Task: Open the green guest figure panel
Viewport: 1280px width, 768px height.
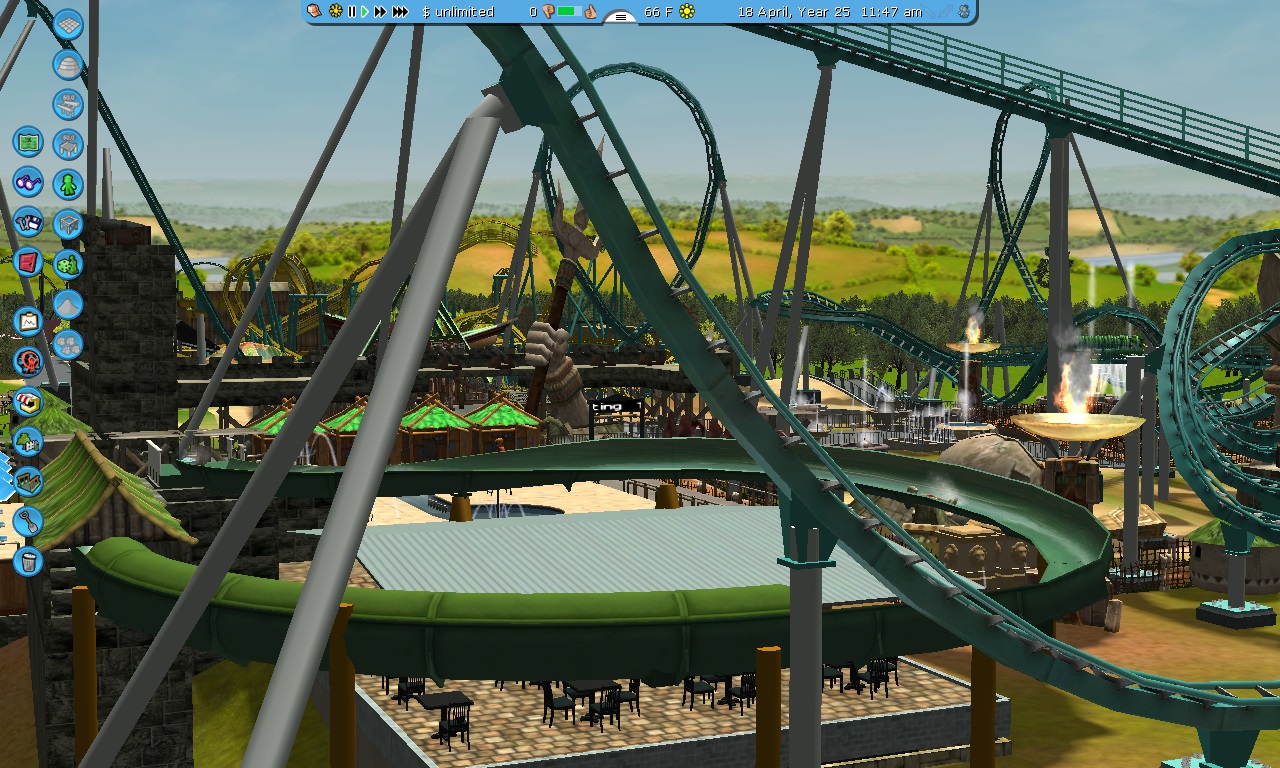Action: pos(68,184)
